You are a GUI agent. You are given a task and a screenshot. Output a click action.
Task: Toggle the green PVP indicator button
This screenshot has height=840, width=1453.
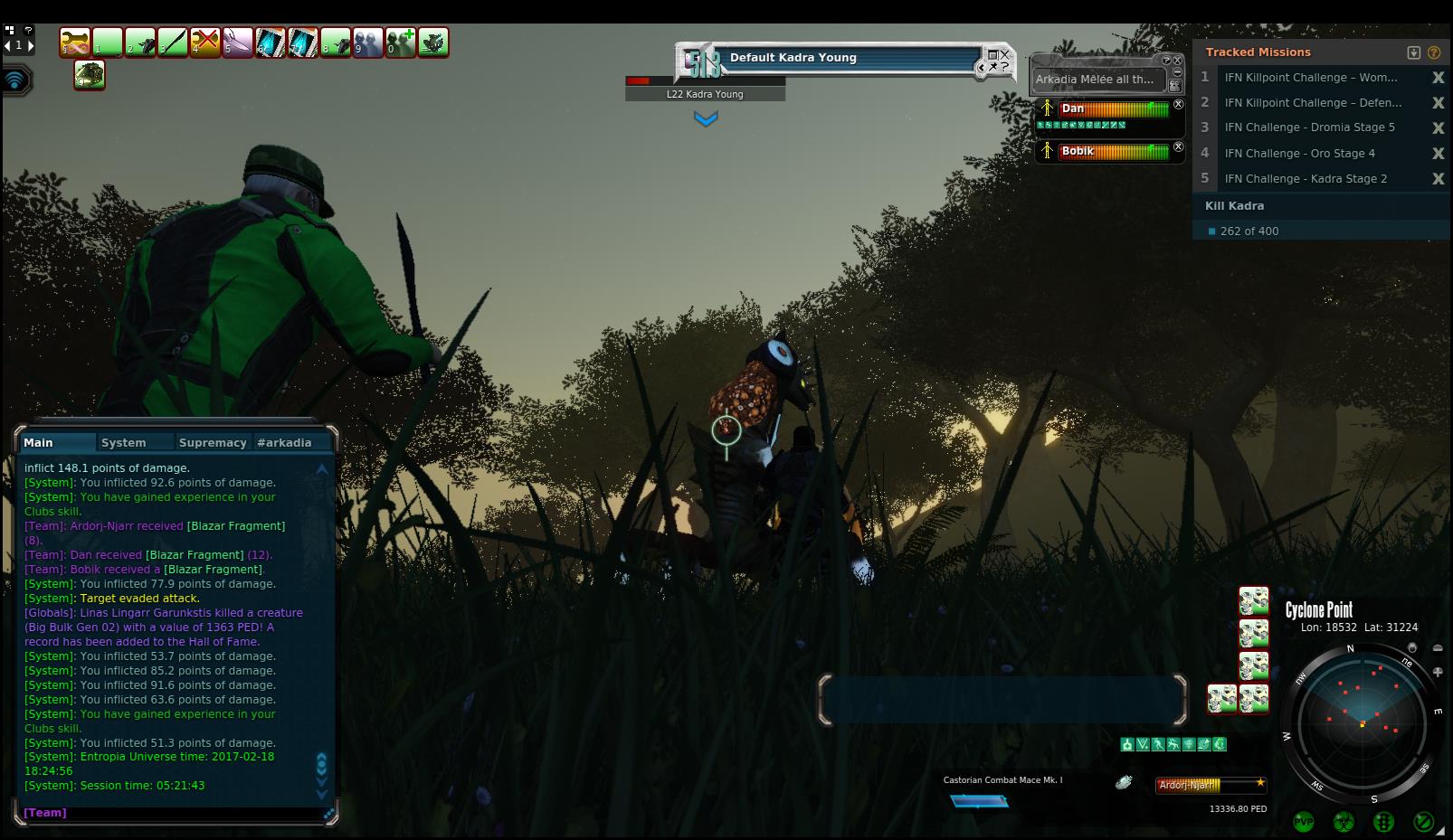1303,822
